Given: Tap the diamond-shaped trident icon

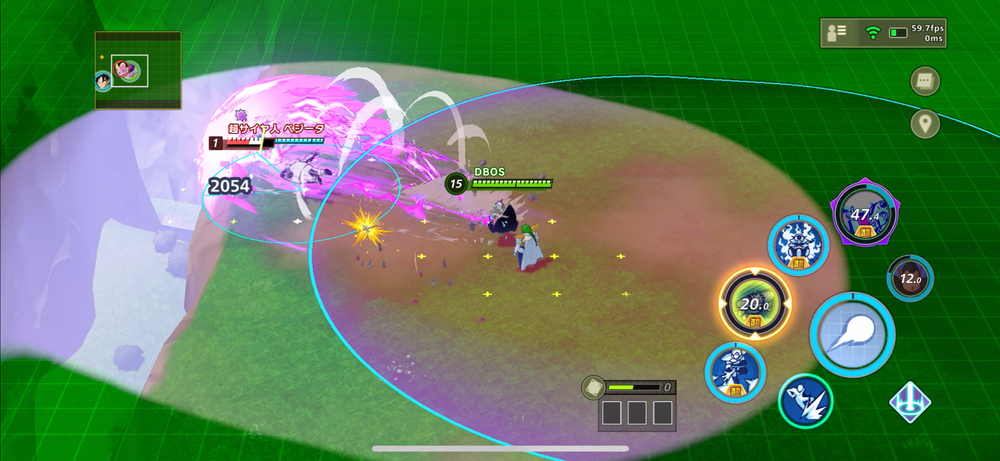Looking at the screenshot, I should (x=911, y=401).
